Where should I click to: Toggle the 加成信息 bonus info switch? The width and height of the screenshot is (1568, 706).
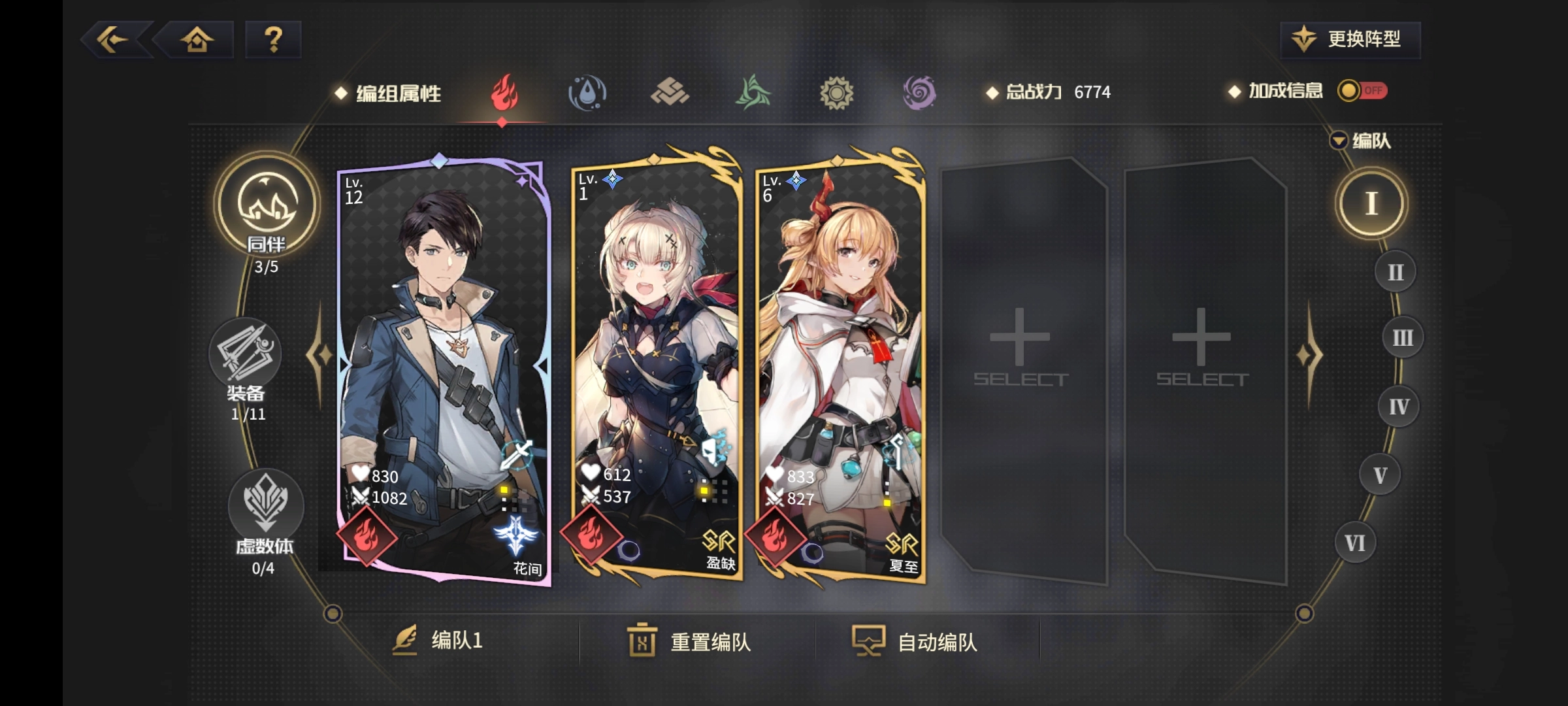click(x=1362, y=91)
